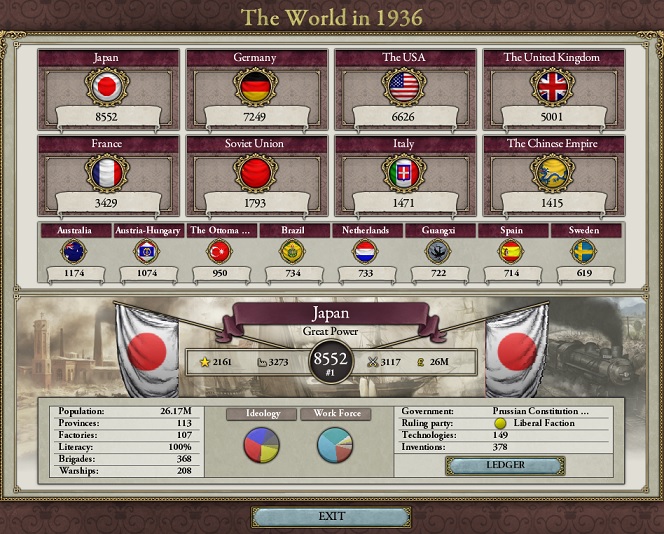Choose France from the country list
Image resolution: width=664 pixels, height=534 pixels.
pyautogui.click(x=105, y=174)
